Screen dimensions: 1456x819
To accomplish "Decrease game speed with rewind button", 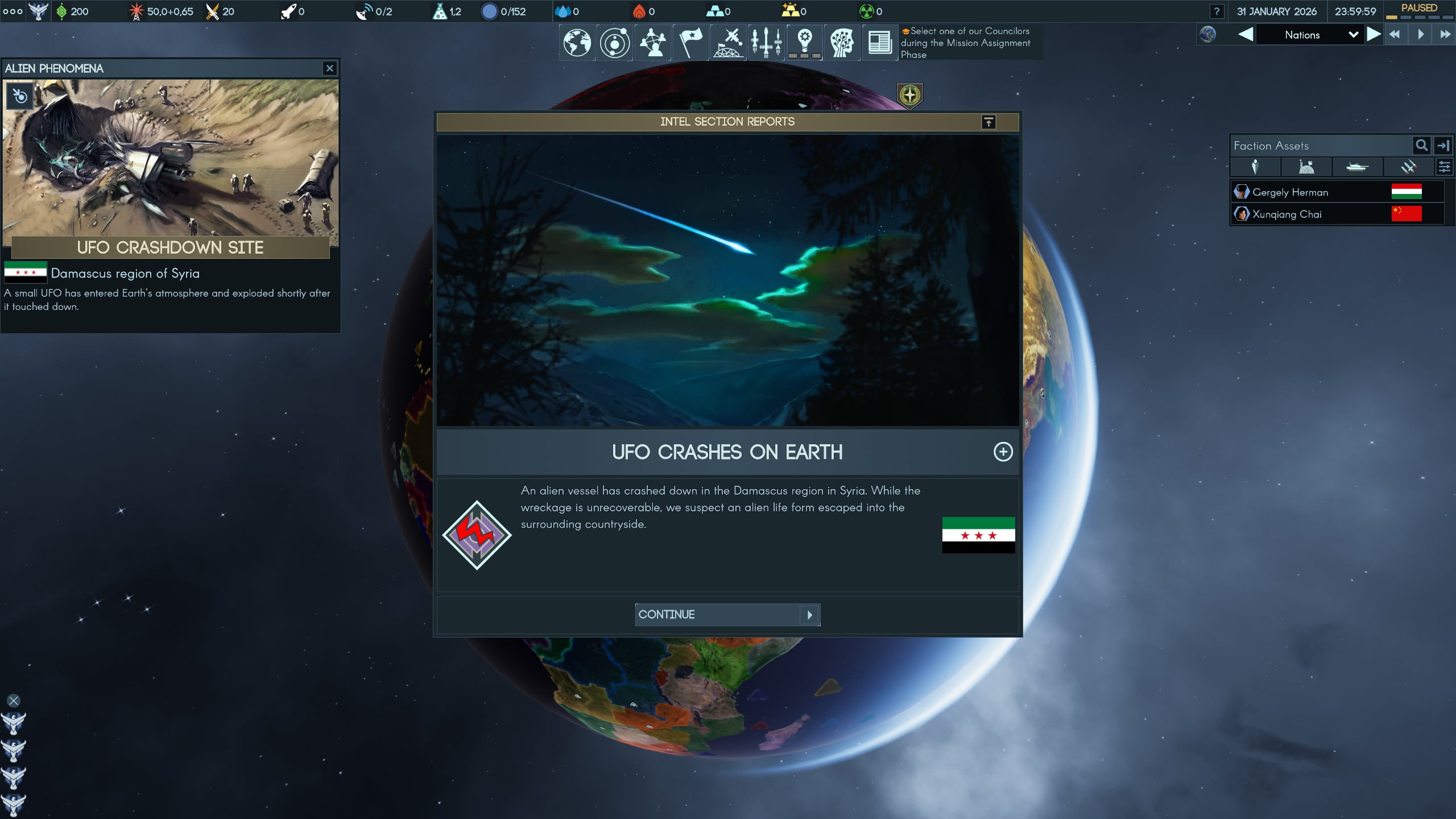I will 1395,35.
